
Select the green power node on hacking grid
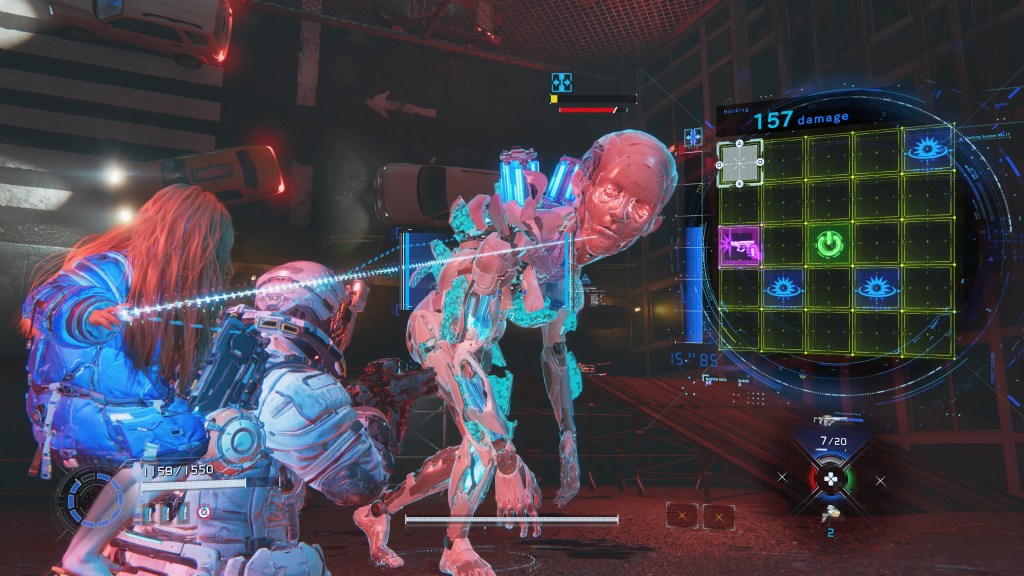coord(827,243)
